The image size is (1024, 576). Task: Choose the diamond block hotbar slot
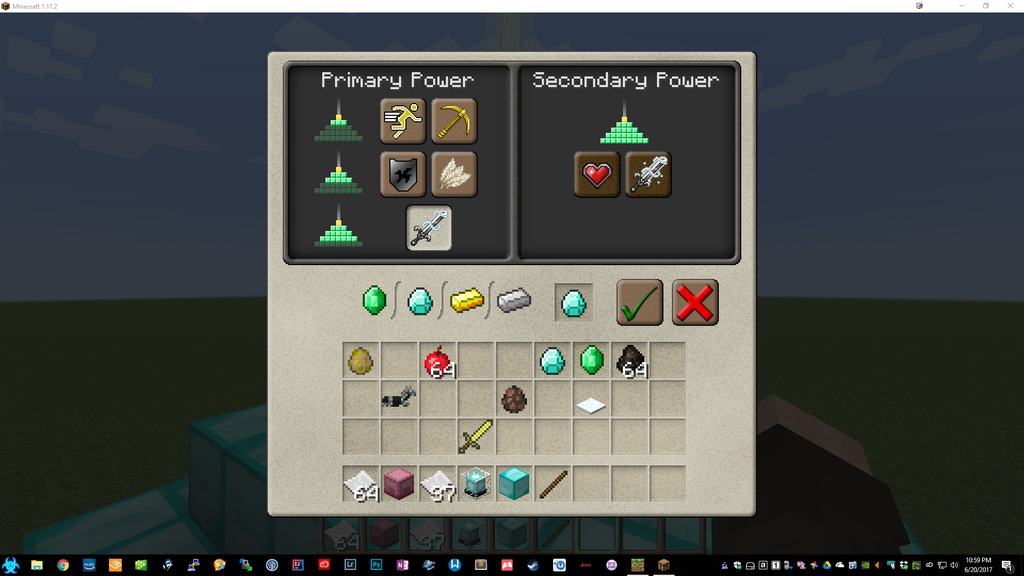pyautogui.click(x=514, y=484)
